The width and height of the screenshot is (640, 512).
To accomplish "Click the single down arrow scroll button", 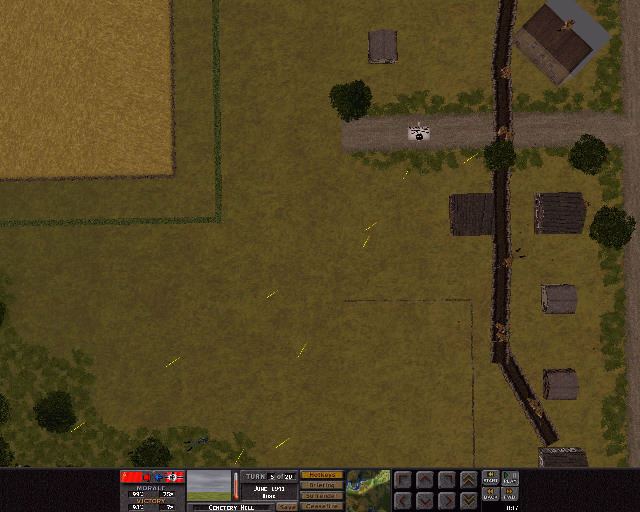I will 424,499.
